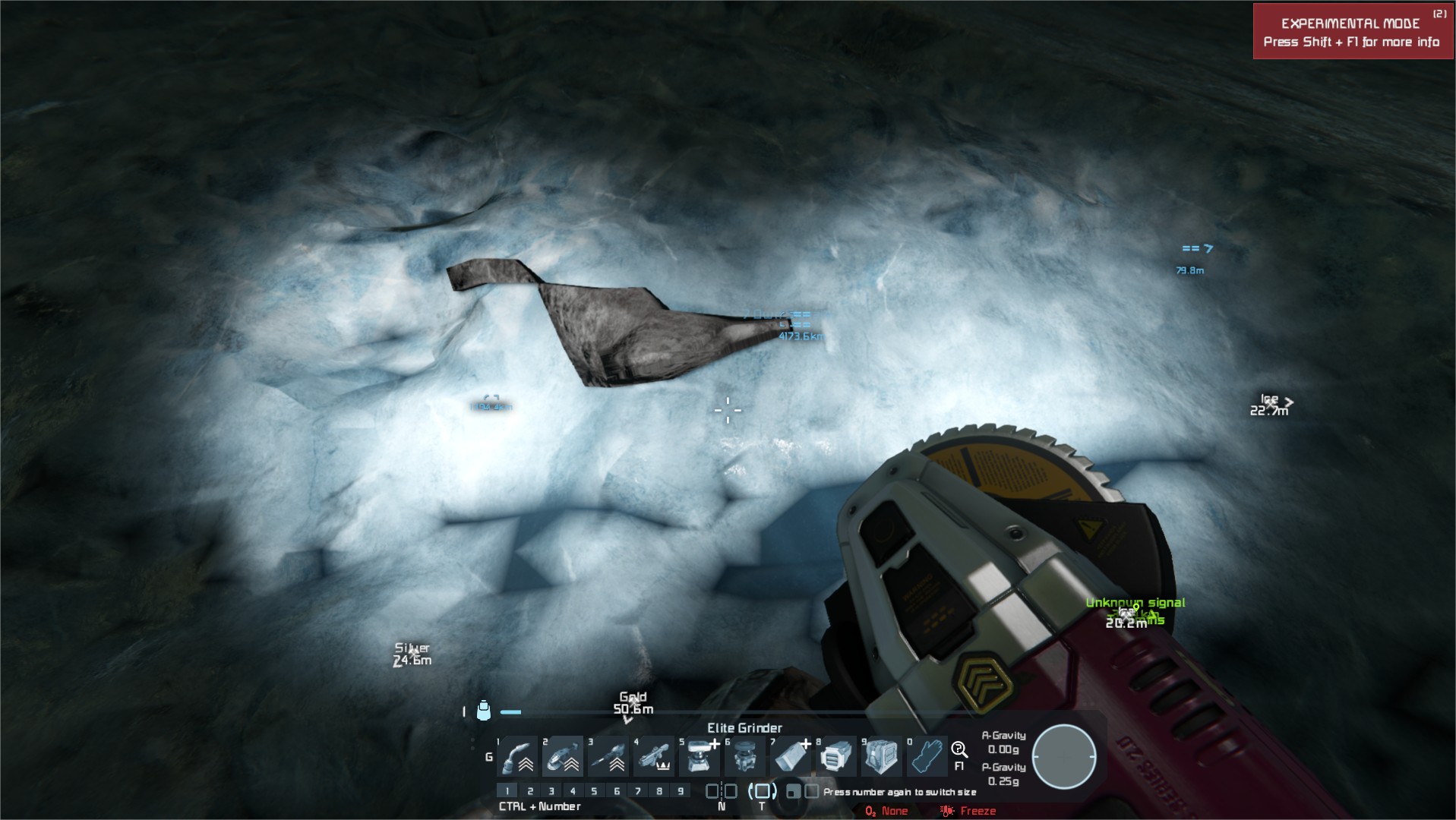Viewport: 1456px width, 820px height.
Task: Pick the cargo container in slot 9
Action: point(881,756)
